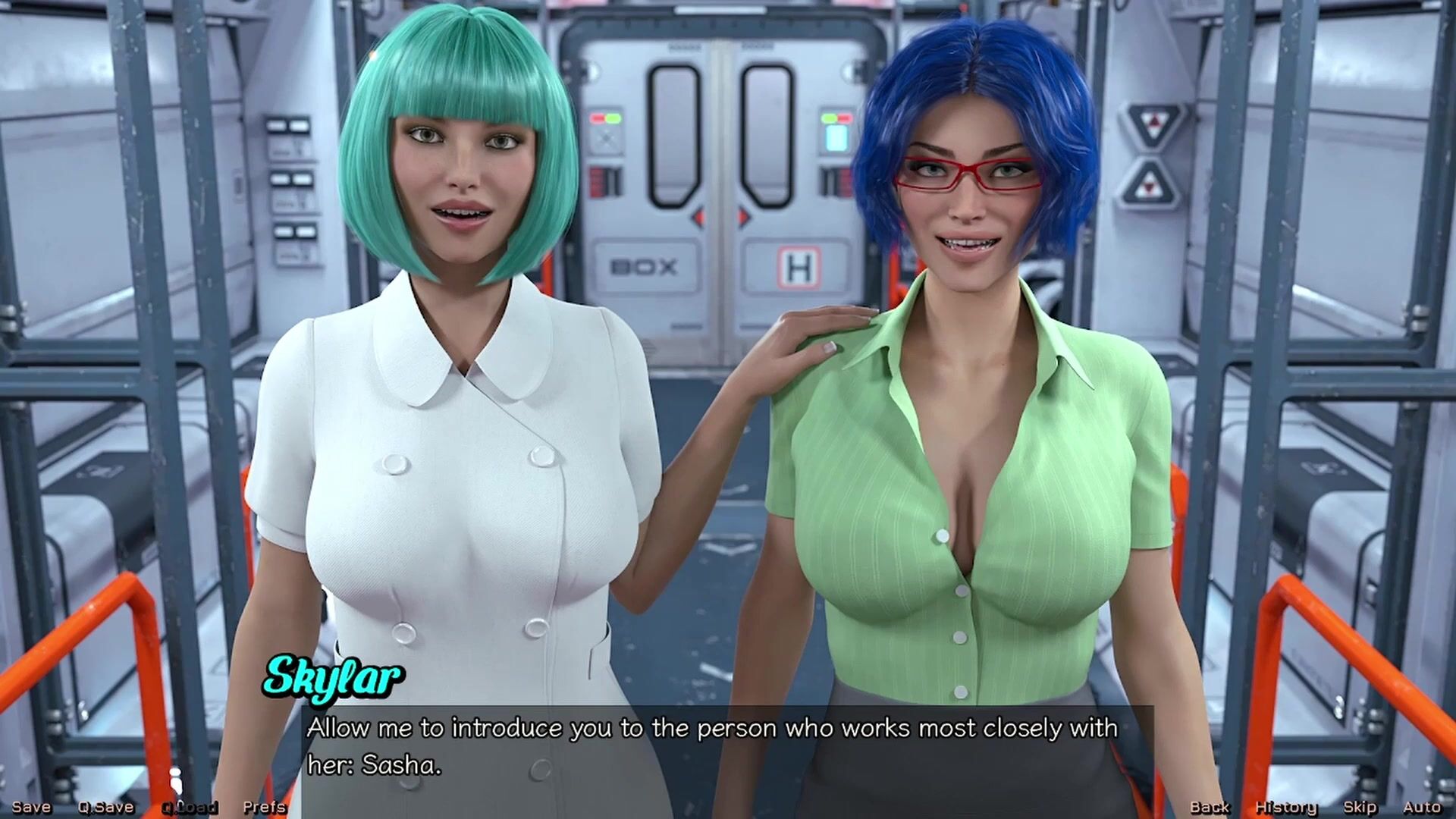Screen dimensions: 1456x819
Task: Toggle Auto dialogue advance
Action: (x=1422, y=808)
